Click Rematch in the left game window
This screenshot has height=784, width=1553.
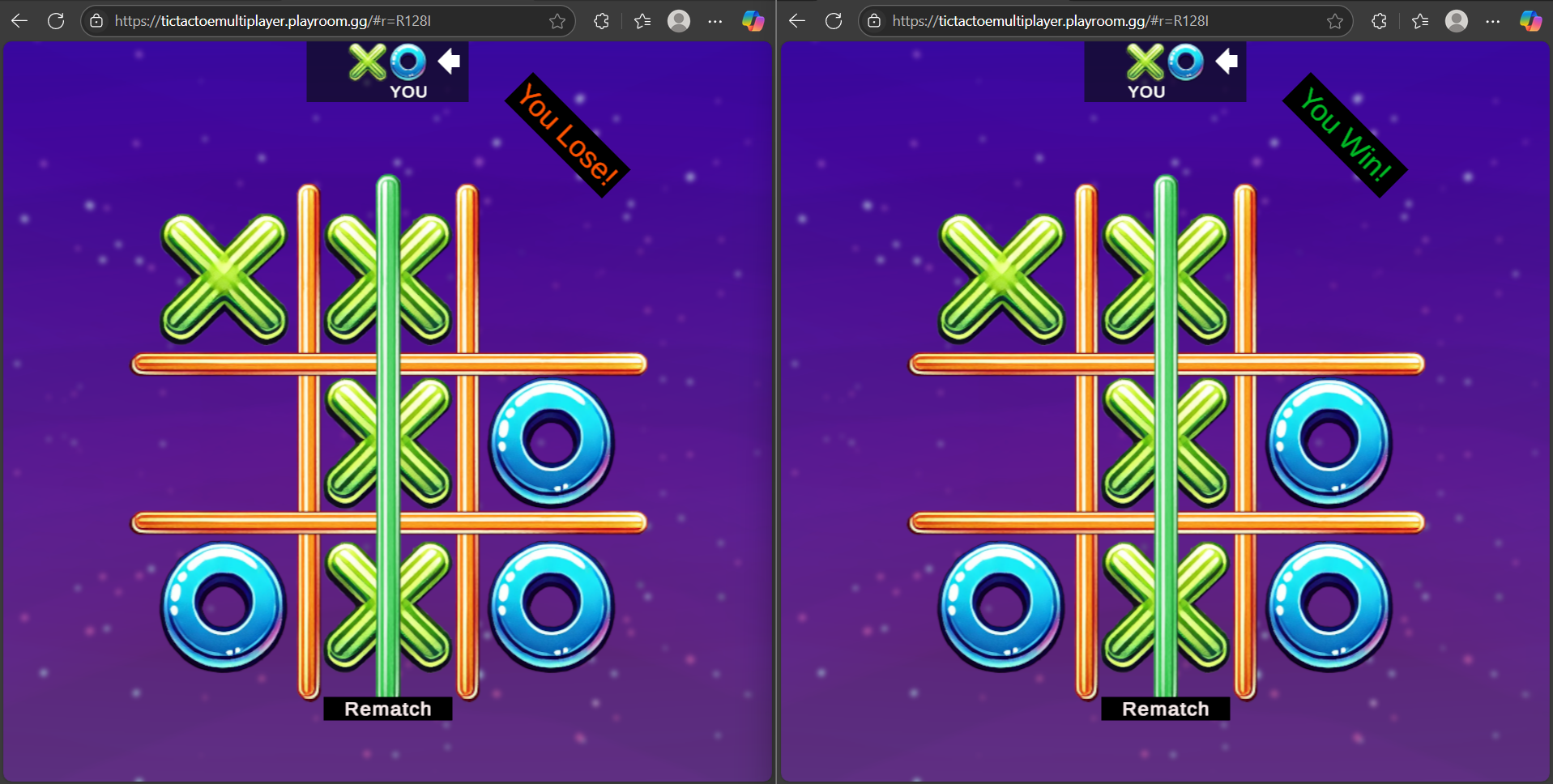387,708
